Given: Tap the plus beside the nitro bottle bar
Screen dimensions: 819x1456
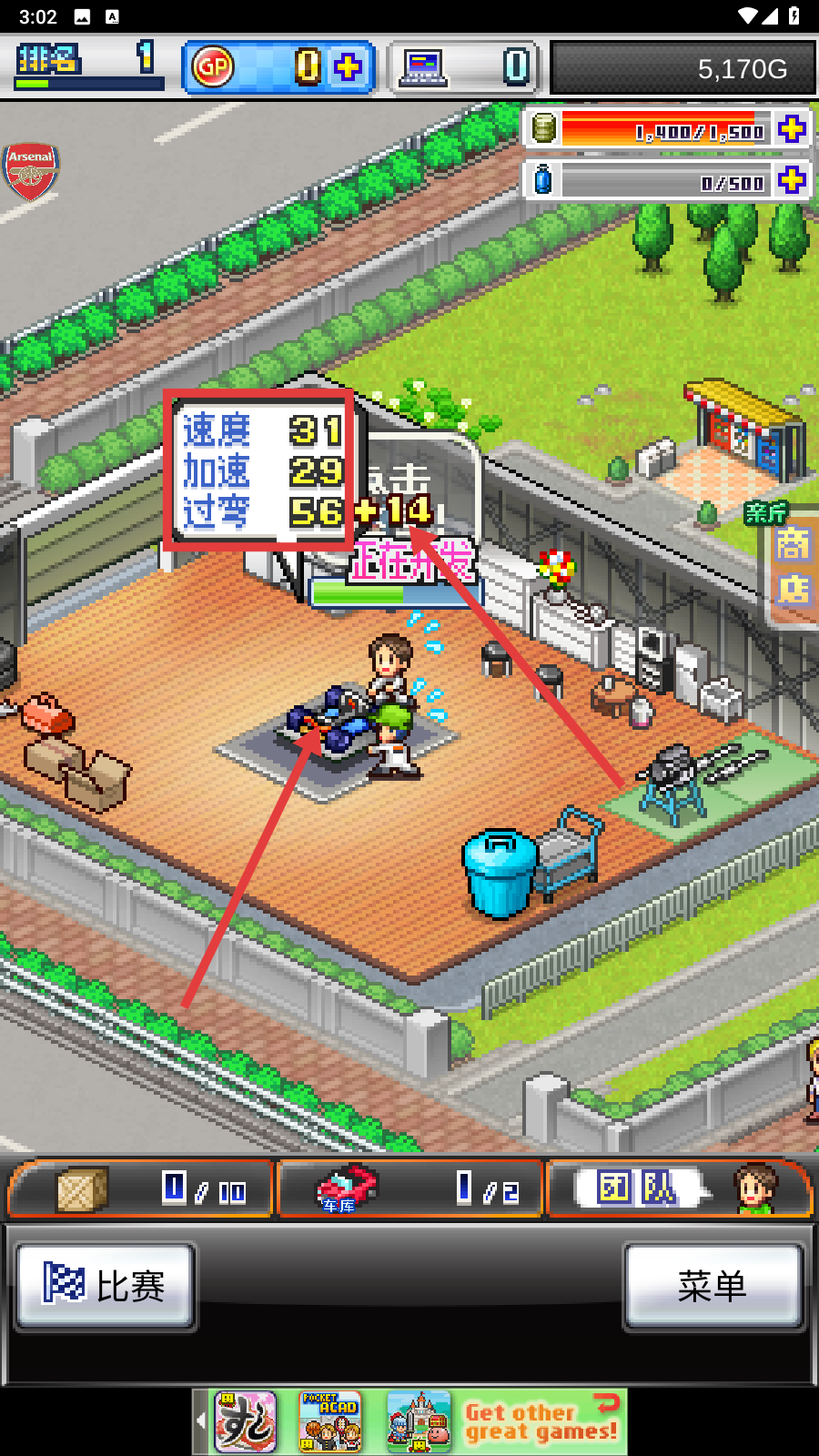Looking at the screenshot, I should 792,179.
